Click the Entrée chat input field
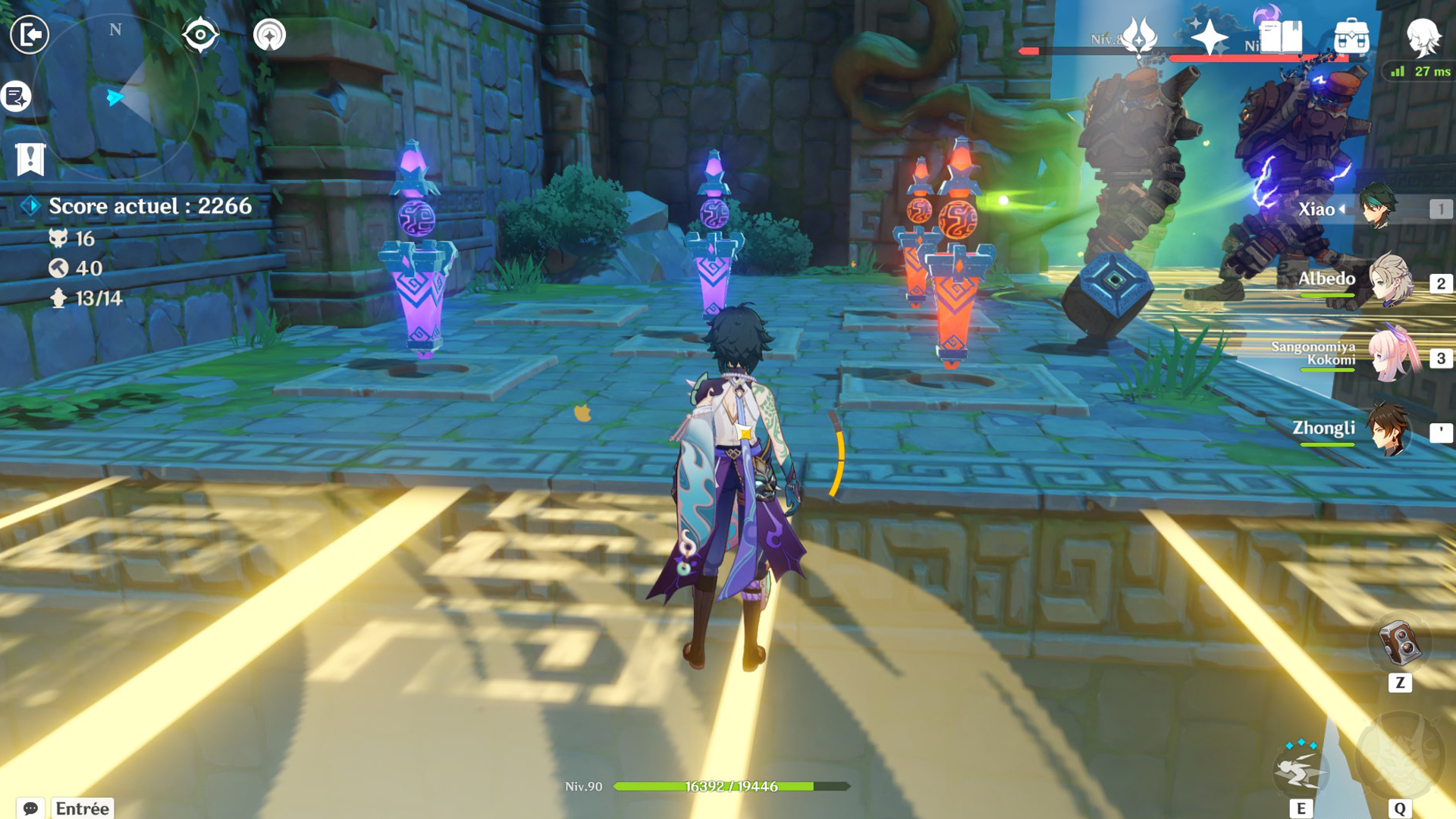This screenshot has height=819, width=1456. pyautogui.click(x=82, y=808)
